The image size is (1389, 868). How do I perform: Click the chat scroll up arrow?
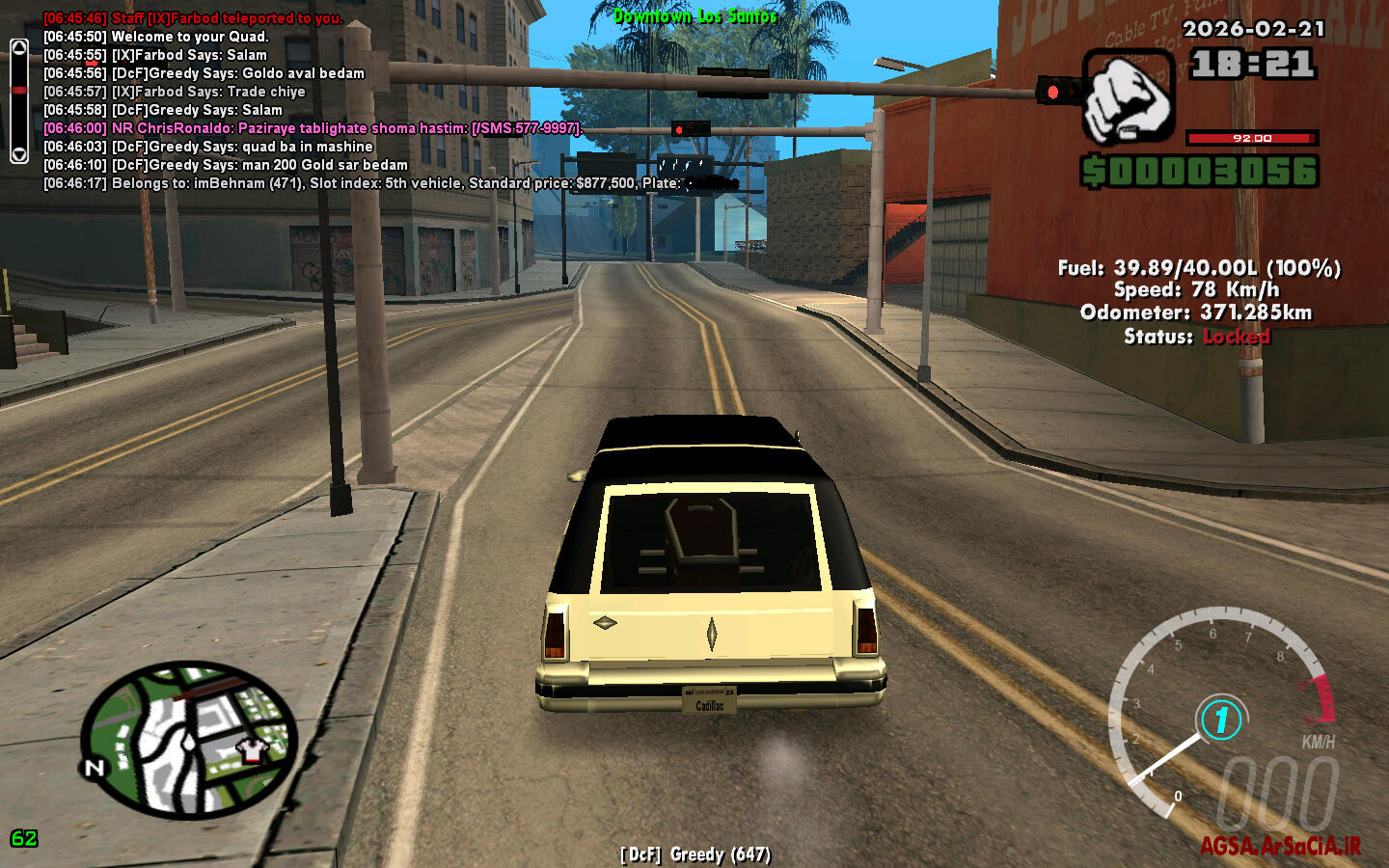[18, 48]
